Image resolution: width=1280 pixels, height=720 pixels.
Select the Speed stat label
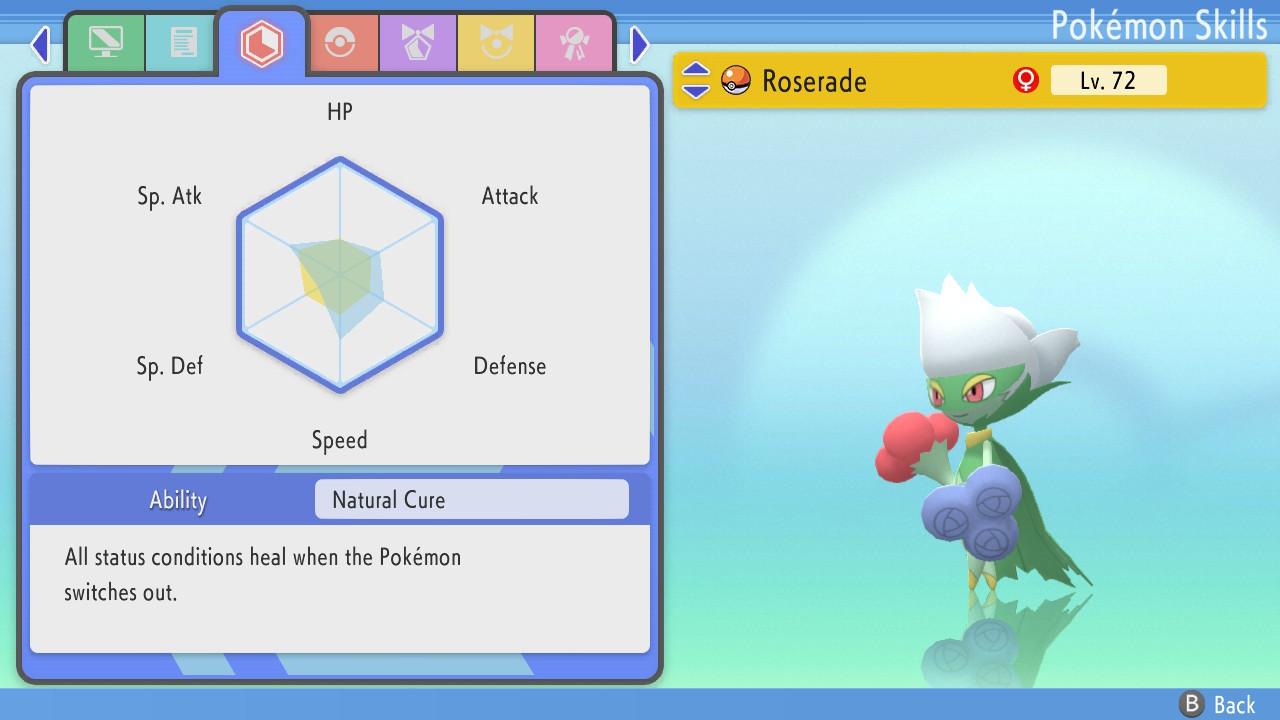[x=339, y=440]
